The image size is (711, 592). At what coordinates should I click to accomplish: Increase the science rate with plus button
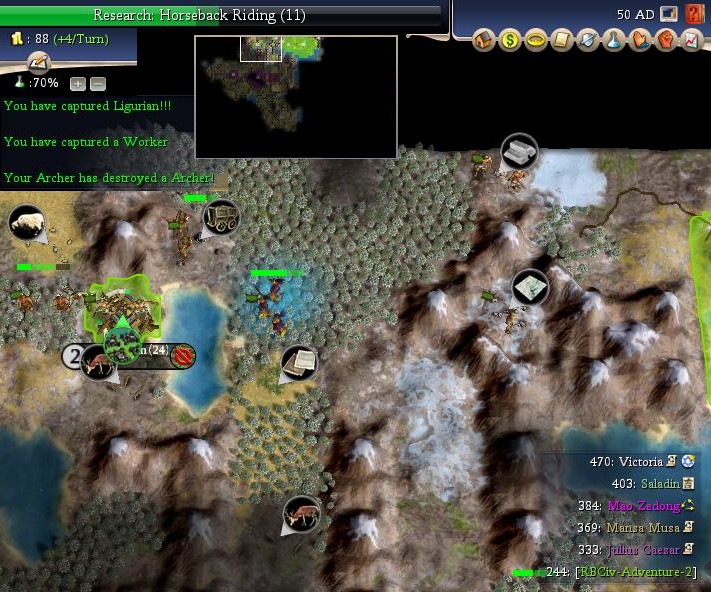click(78, 84)
